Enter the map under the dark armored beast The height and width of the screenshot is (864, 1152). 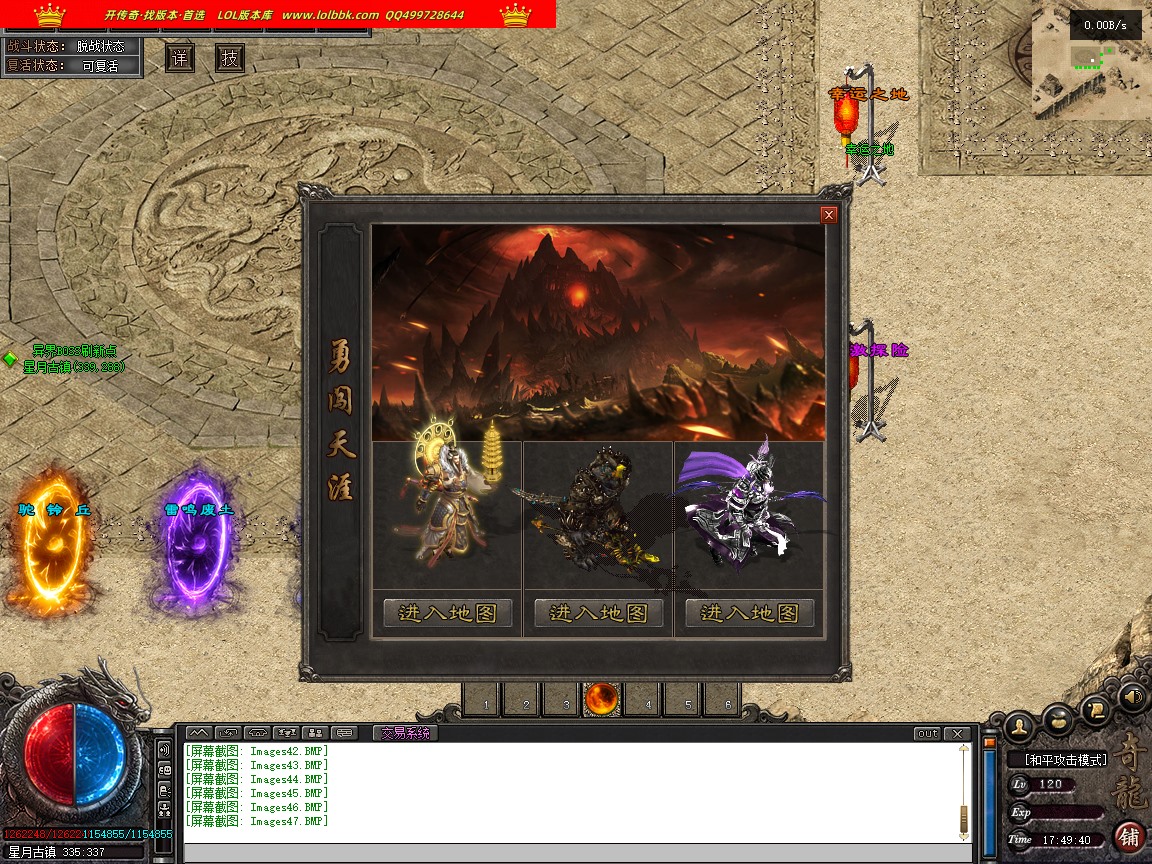pyautogui.click(x=598, y=613)
